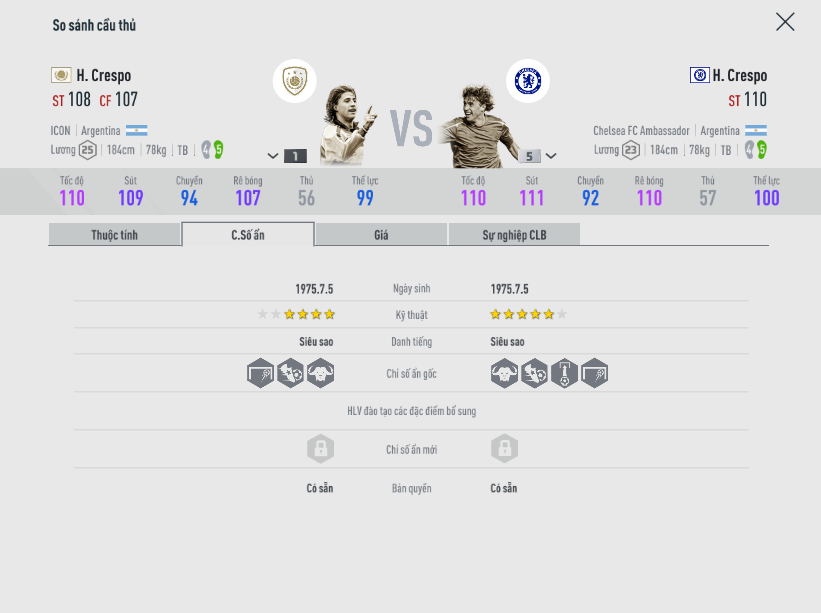Image resolution: width=821 pixels, height=613 pixels.
Task: Select the Chelsea Crespo's locked new trait slot
Action: (x=504, y=449)
